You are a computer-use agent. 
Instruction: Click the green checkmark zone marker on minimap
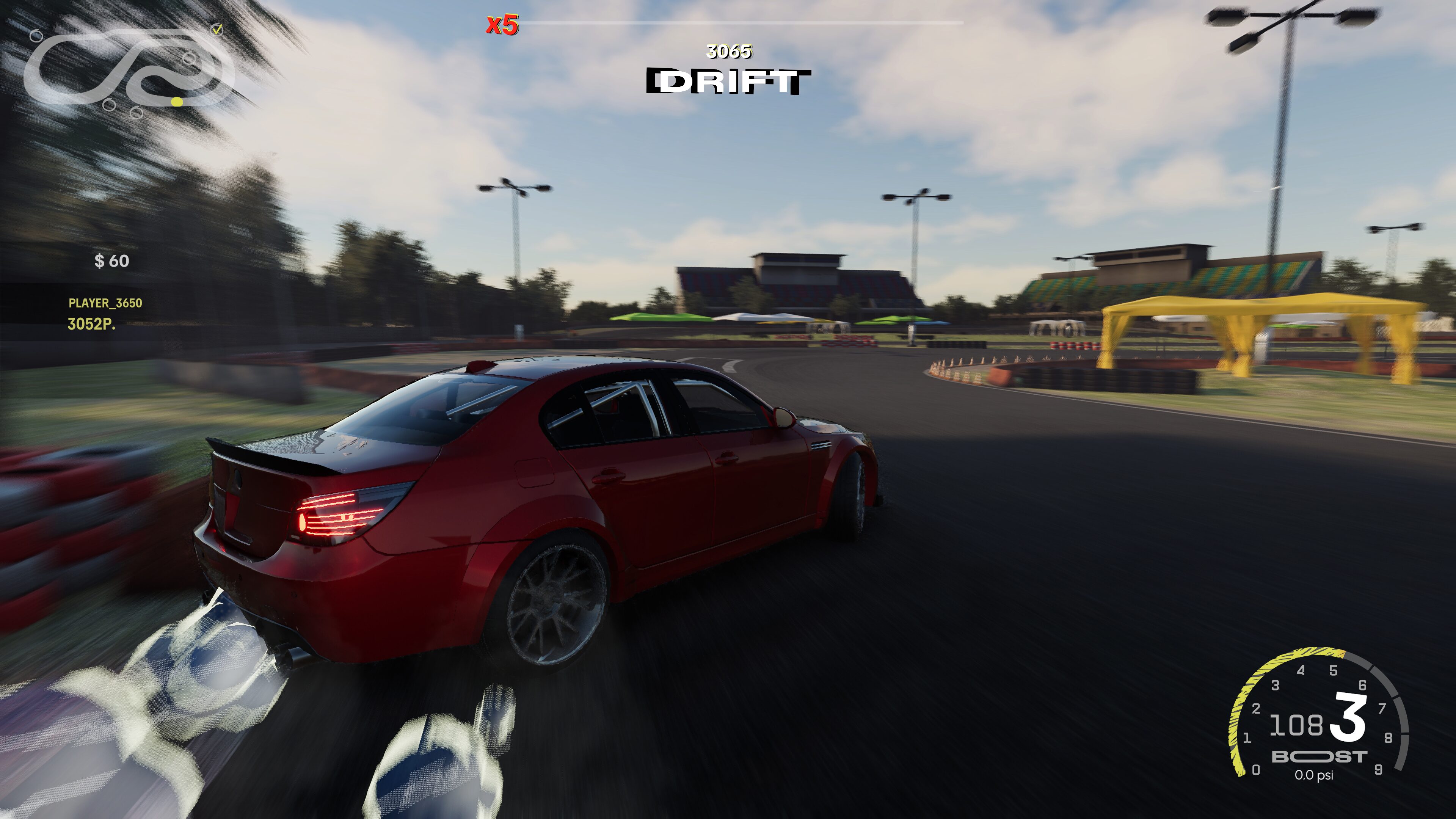(x=217, y=30)
